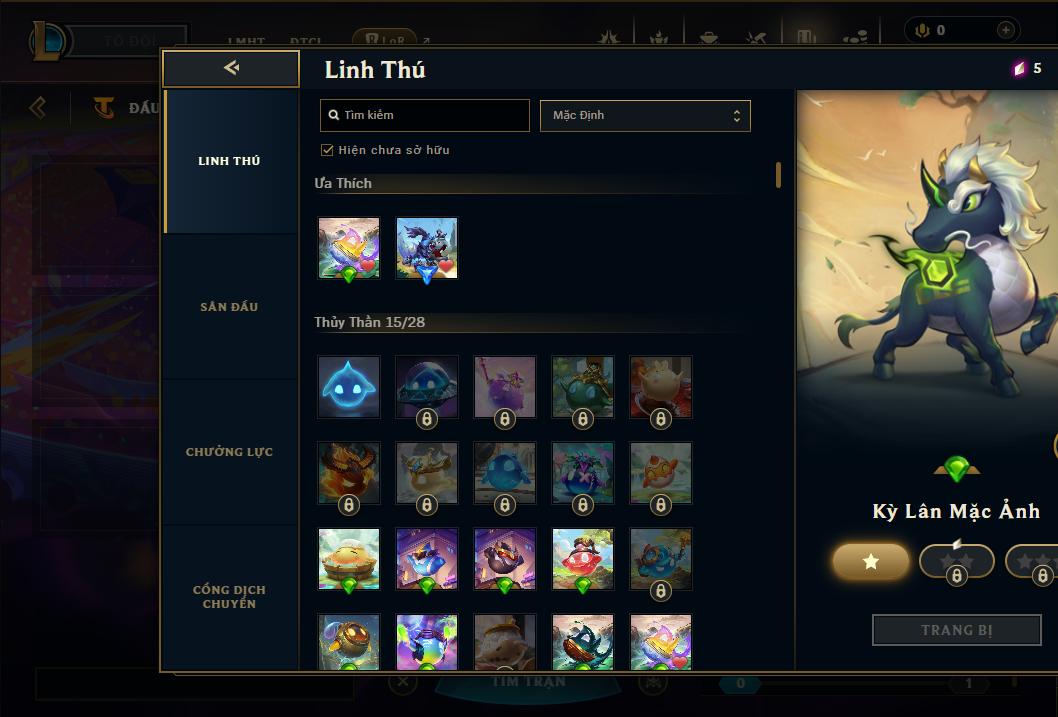Image resolution: width=1058 pixels, height=717 pixels.
Task: Select the Chưởng Lực tab
Action: 229,452
